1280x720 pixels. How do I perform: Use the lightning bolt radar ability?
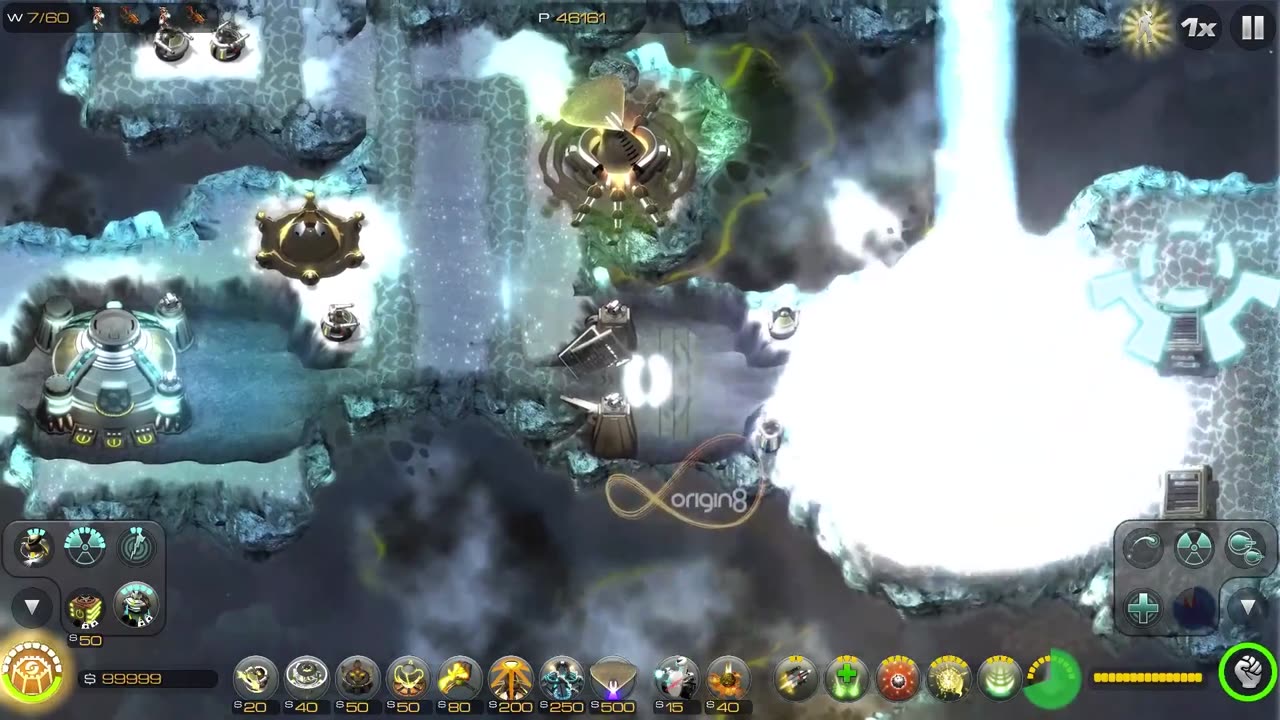click(135, 546)
